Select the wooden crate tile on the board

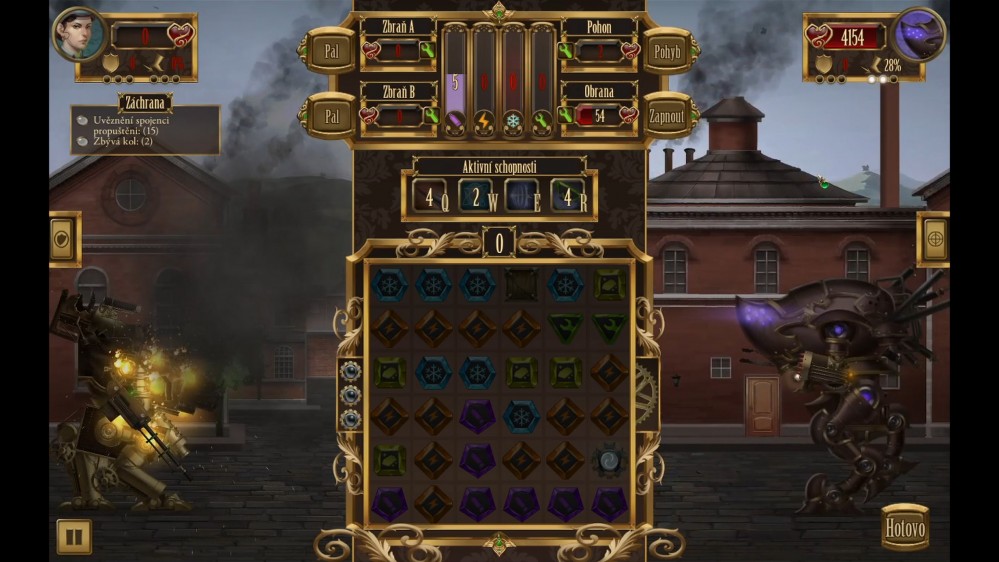pos(521,284)
